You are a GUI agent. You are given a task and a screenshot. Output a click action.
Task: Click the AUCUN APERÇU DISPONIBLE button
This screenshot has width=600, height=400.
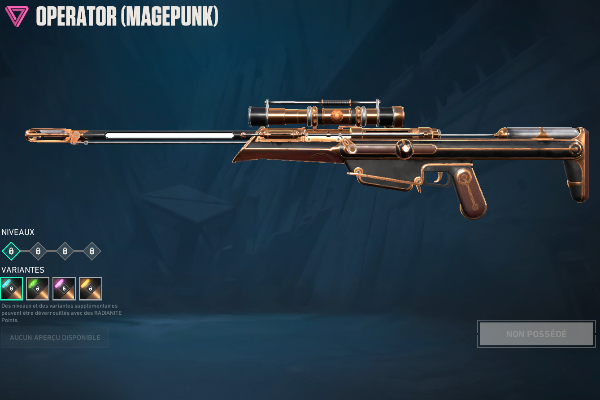(x=54, y=338)
